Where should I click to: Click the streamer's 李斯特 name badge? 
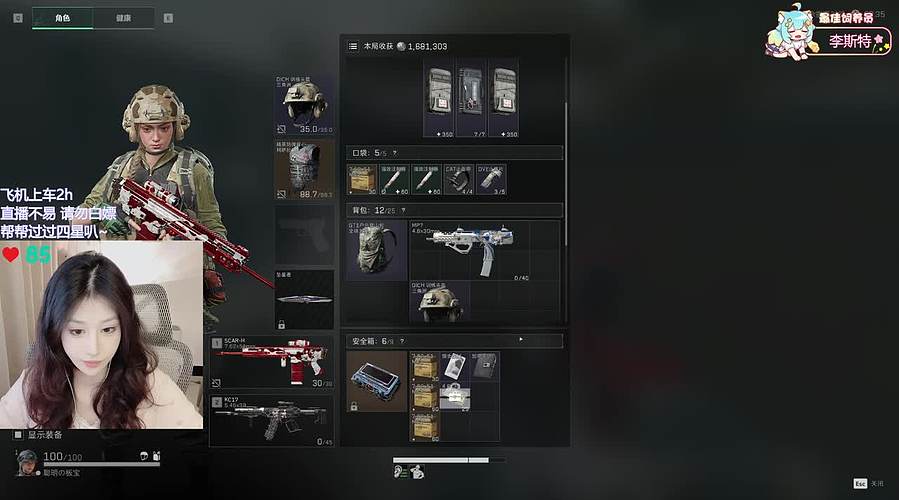point(848,41)
